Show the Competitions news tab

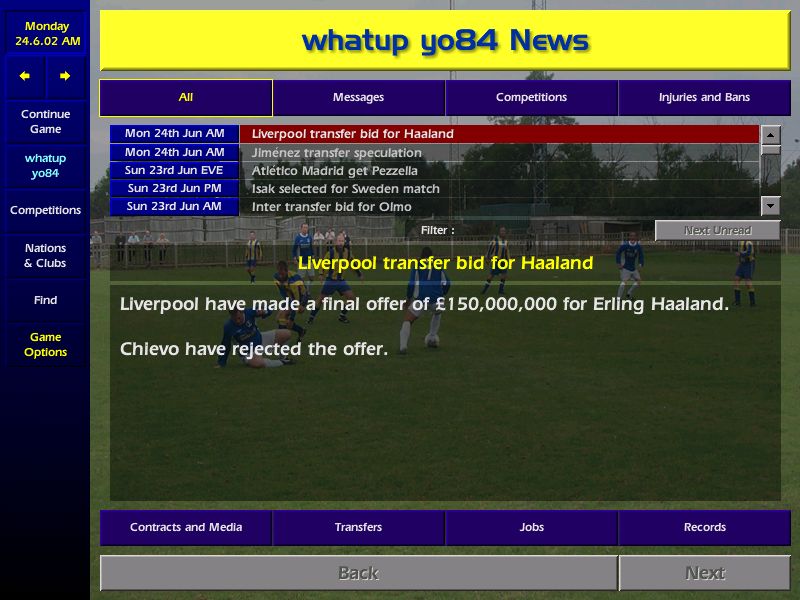531,98
